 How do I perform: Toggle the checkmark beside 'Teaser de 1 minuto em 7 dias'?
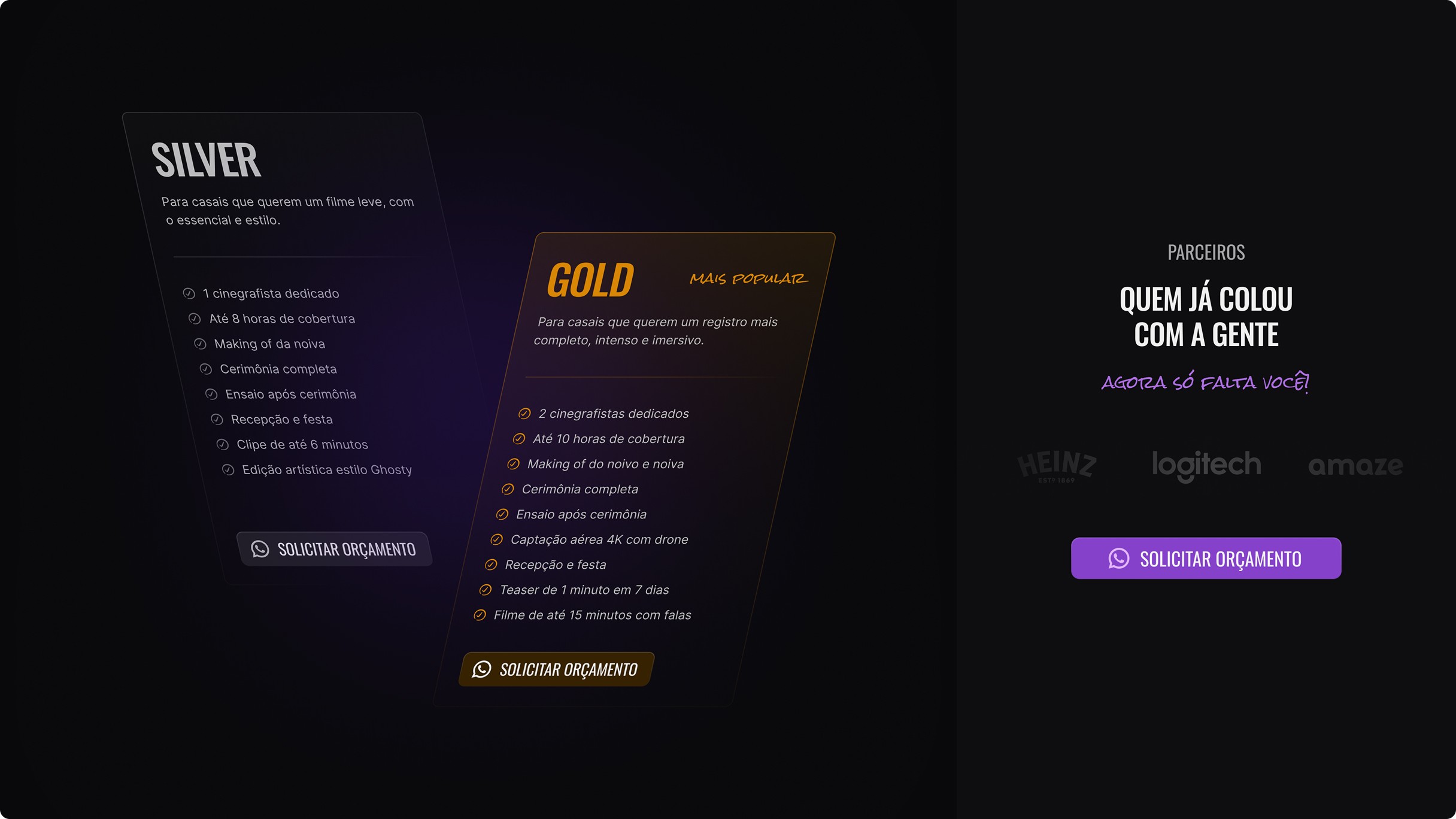click(x=486, y=590)
